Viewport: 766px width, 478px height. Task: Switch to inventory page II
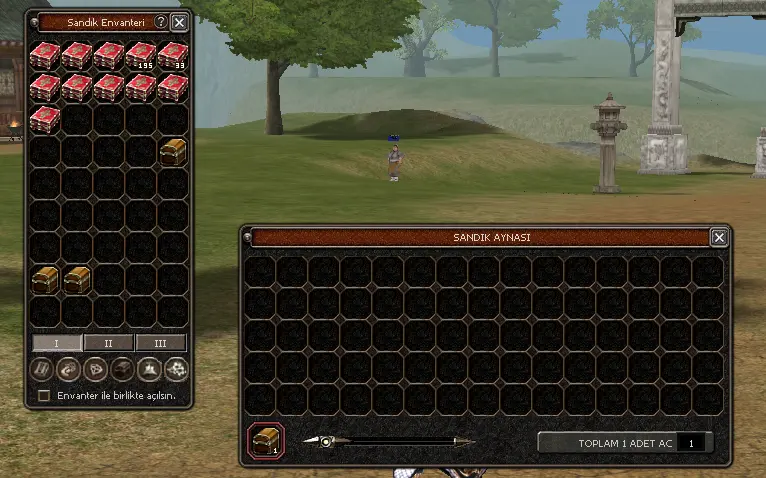(x=108, y=343)
